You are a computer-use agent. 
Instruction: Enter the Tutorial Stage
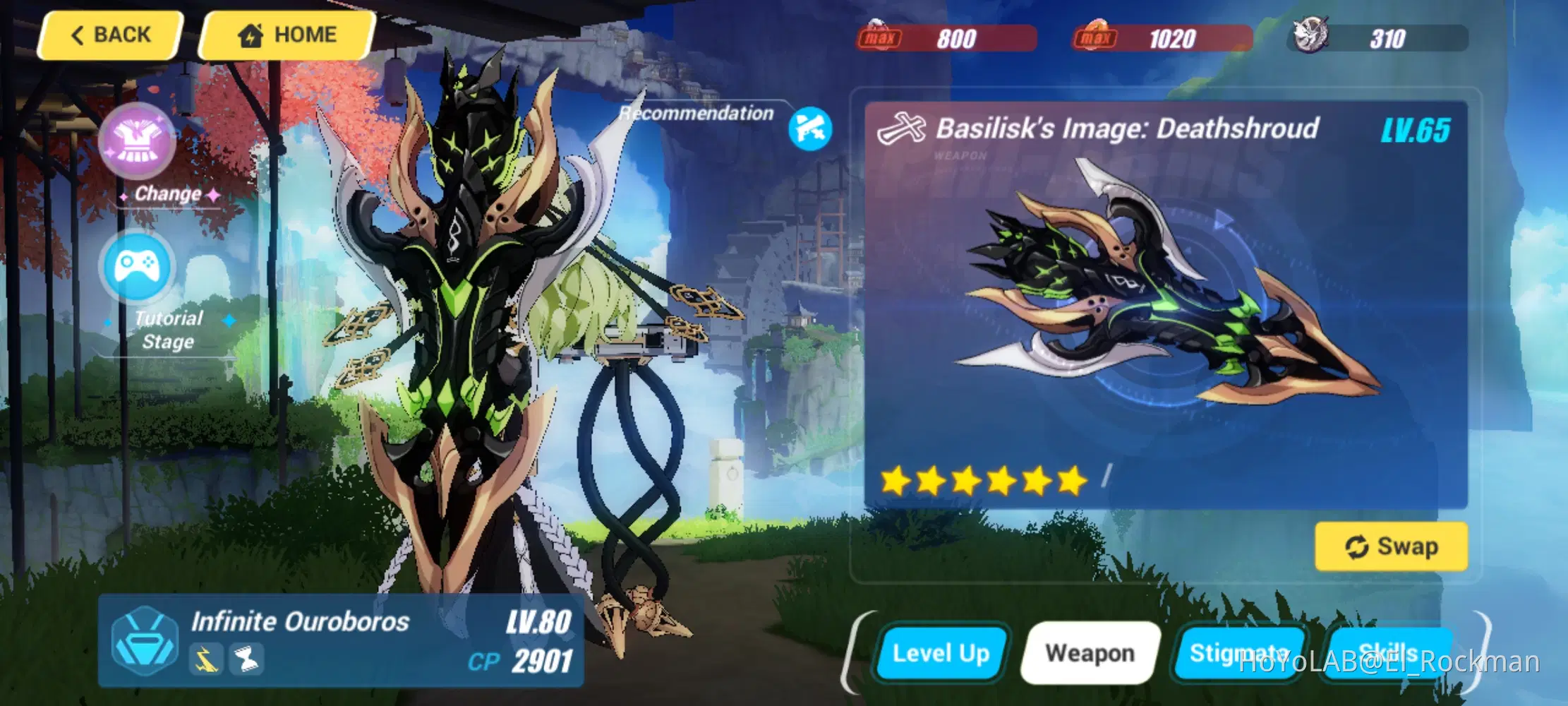coord(138,268)
